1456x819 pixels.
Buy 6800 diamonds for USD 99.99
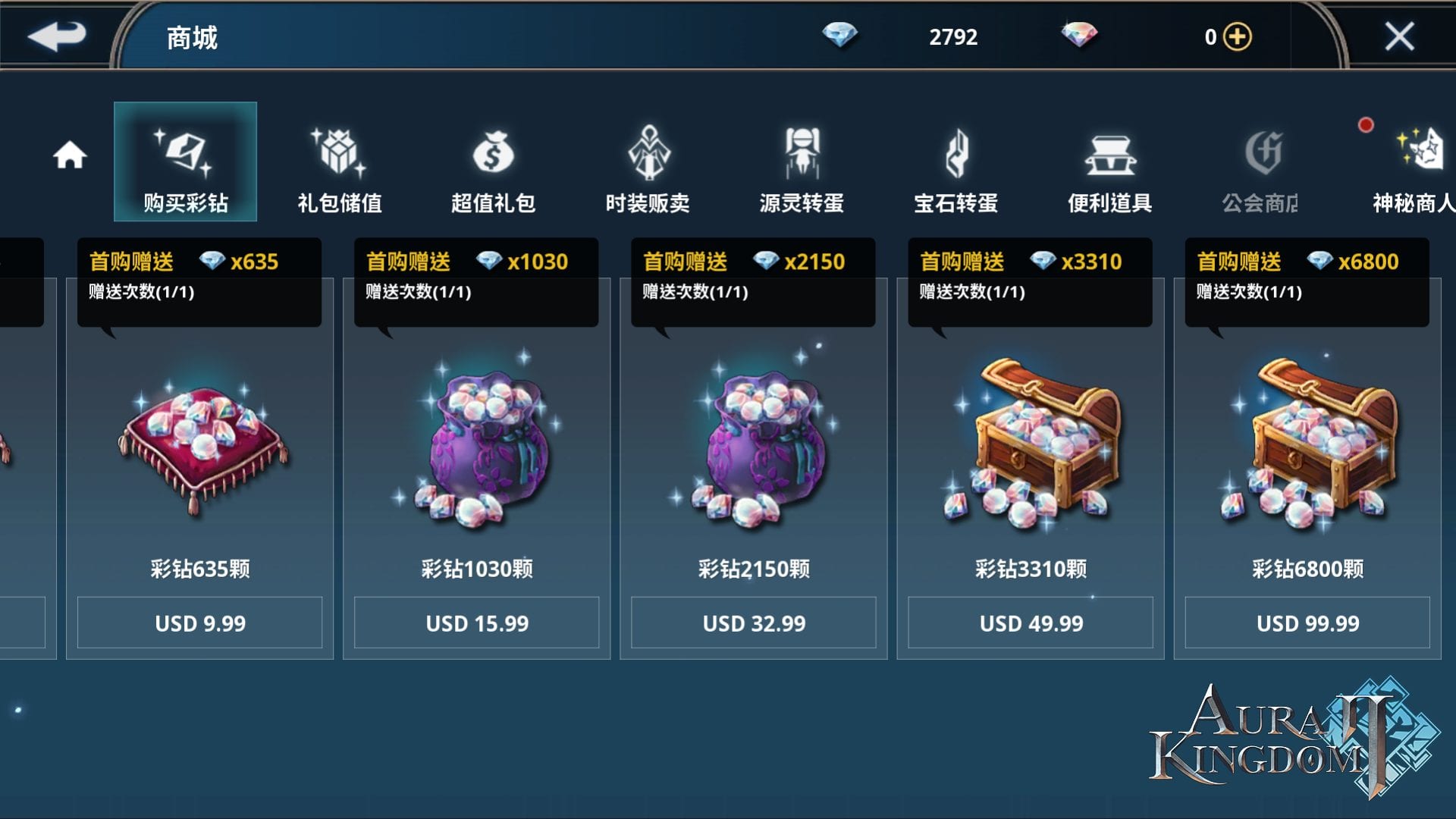(x=1307, y=623)
